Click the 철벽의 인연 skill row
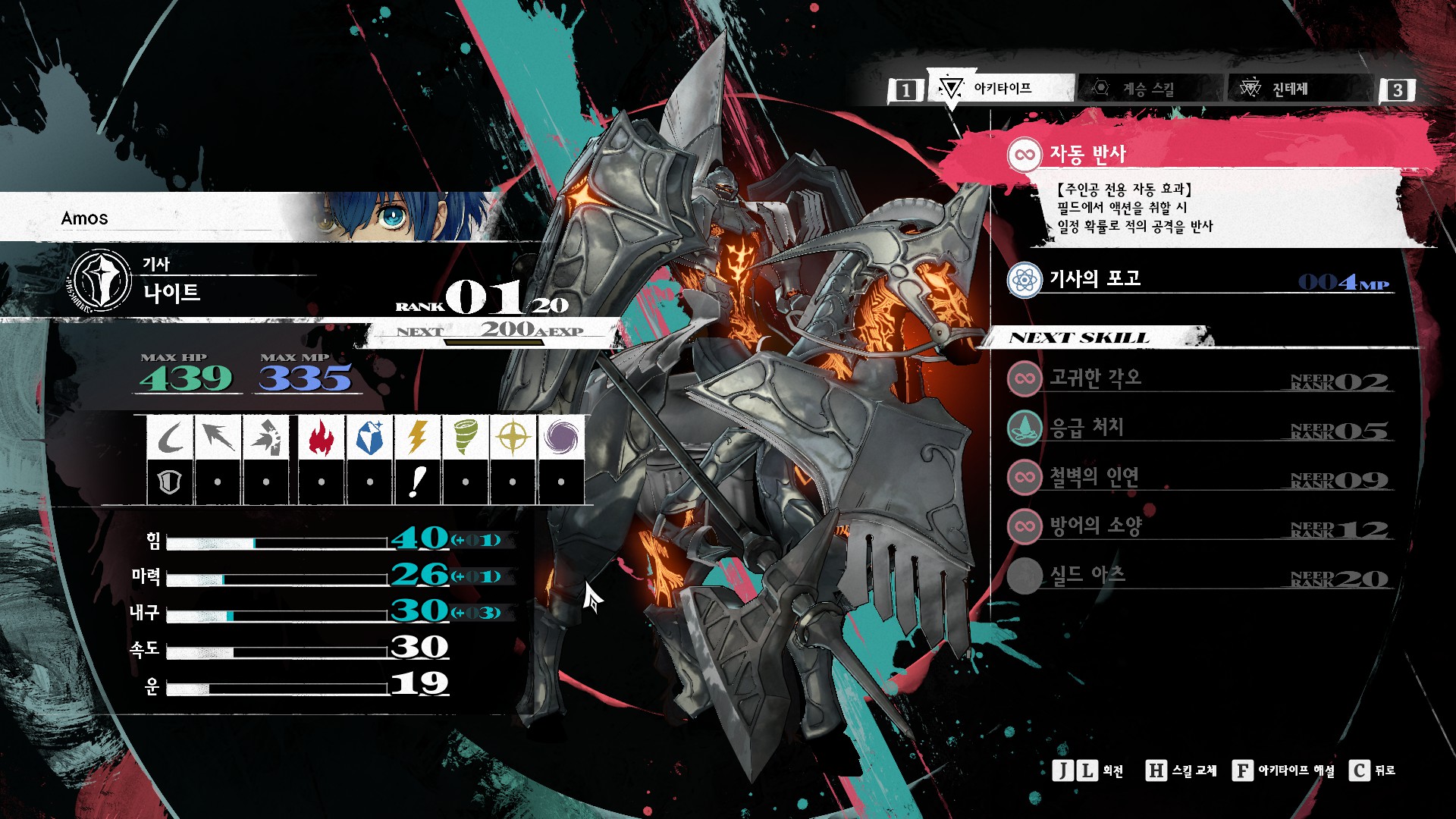The height and width of the screenshot is (819, 1456). point(1094,477)
